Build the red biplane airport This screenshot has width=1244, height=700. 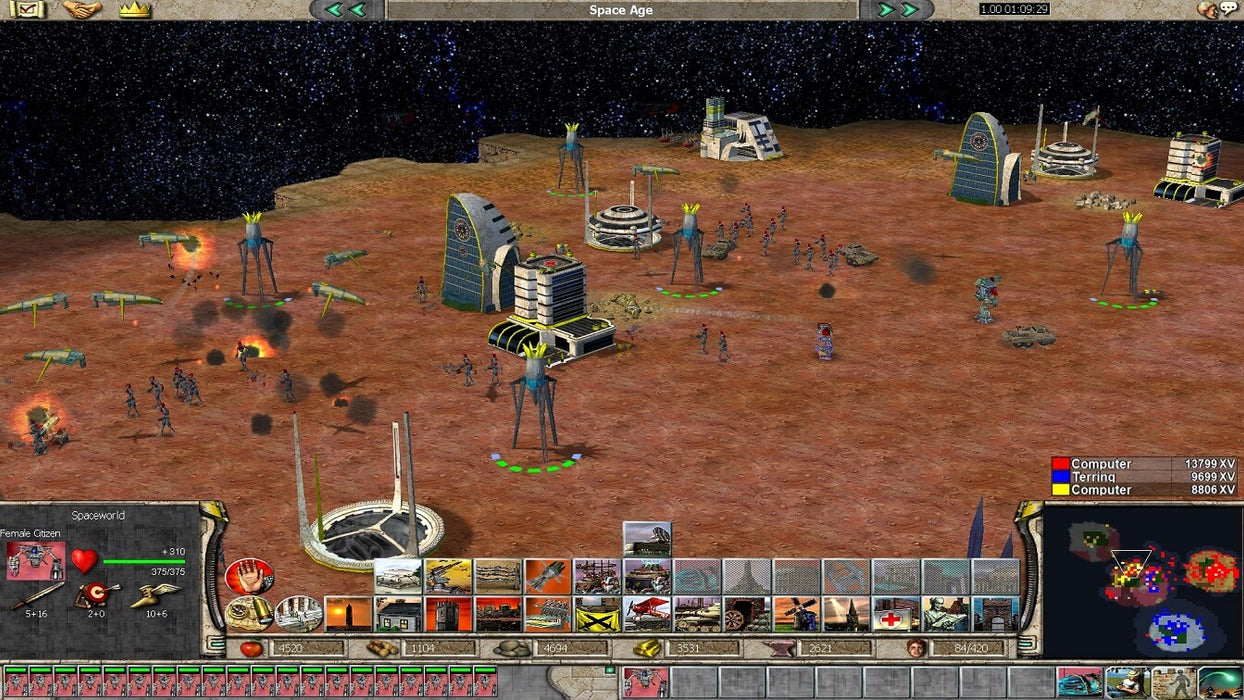647,614
